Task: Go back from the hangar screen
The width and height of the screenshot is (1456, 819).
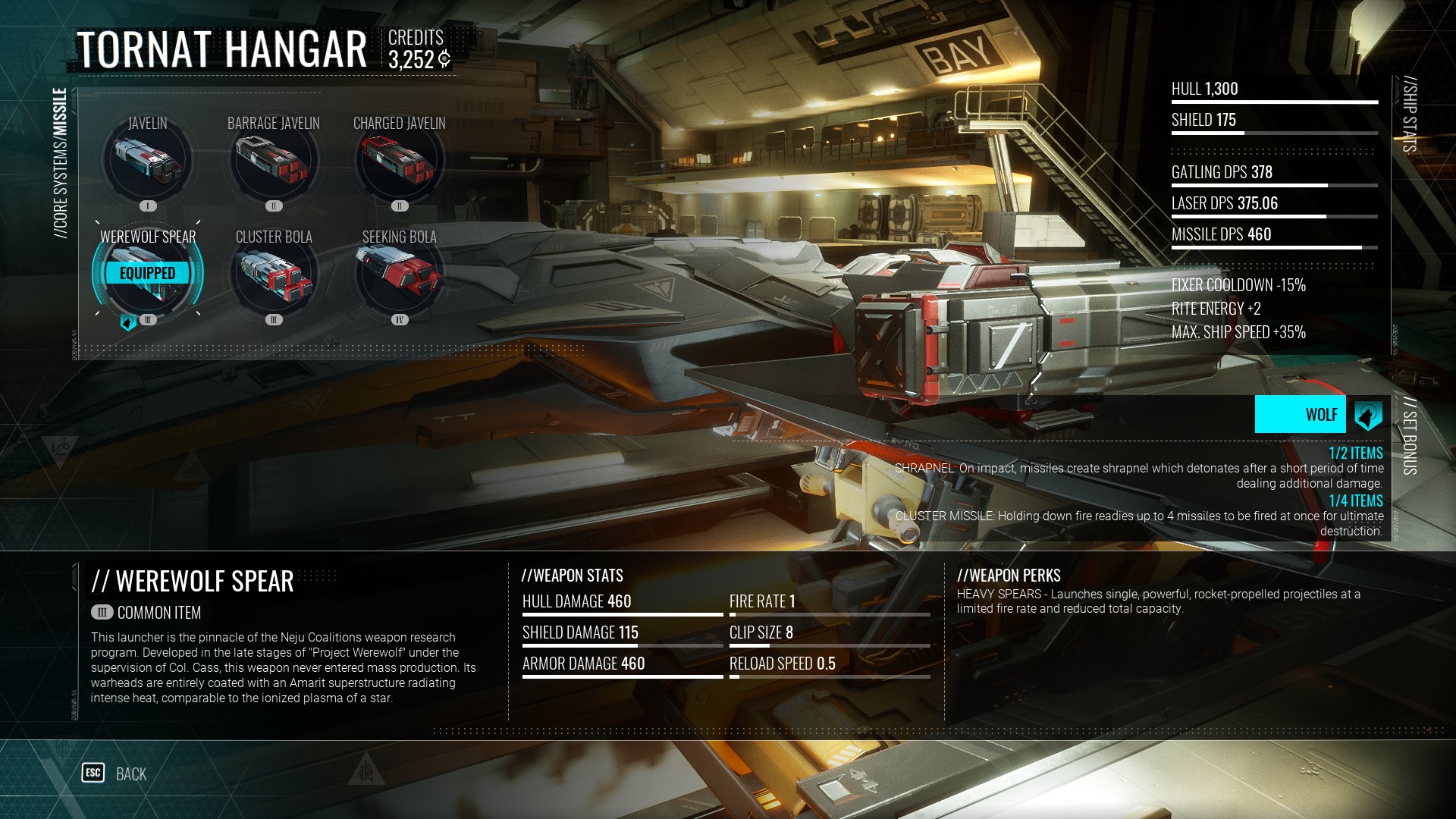Action: 115,773
